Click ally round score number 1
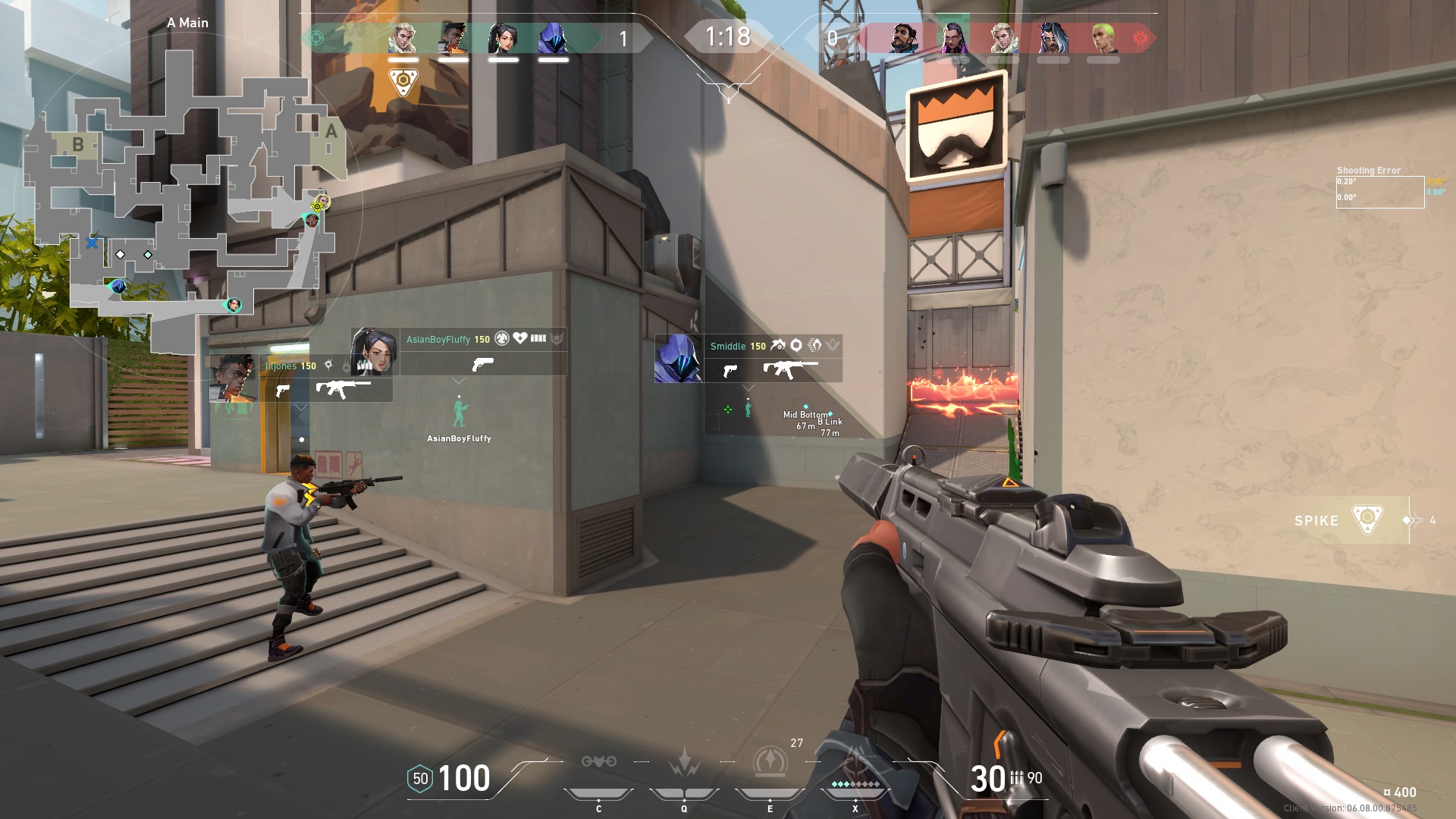Screen dimensions: 1456x819 624,36
